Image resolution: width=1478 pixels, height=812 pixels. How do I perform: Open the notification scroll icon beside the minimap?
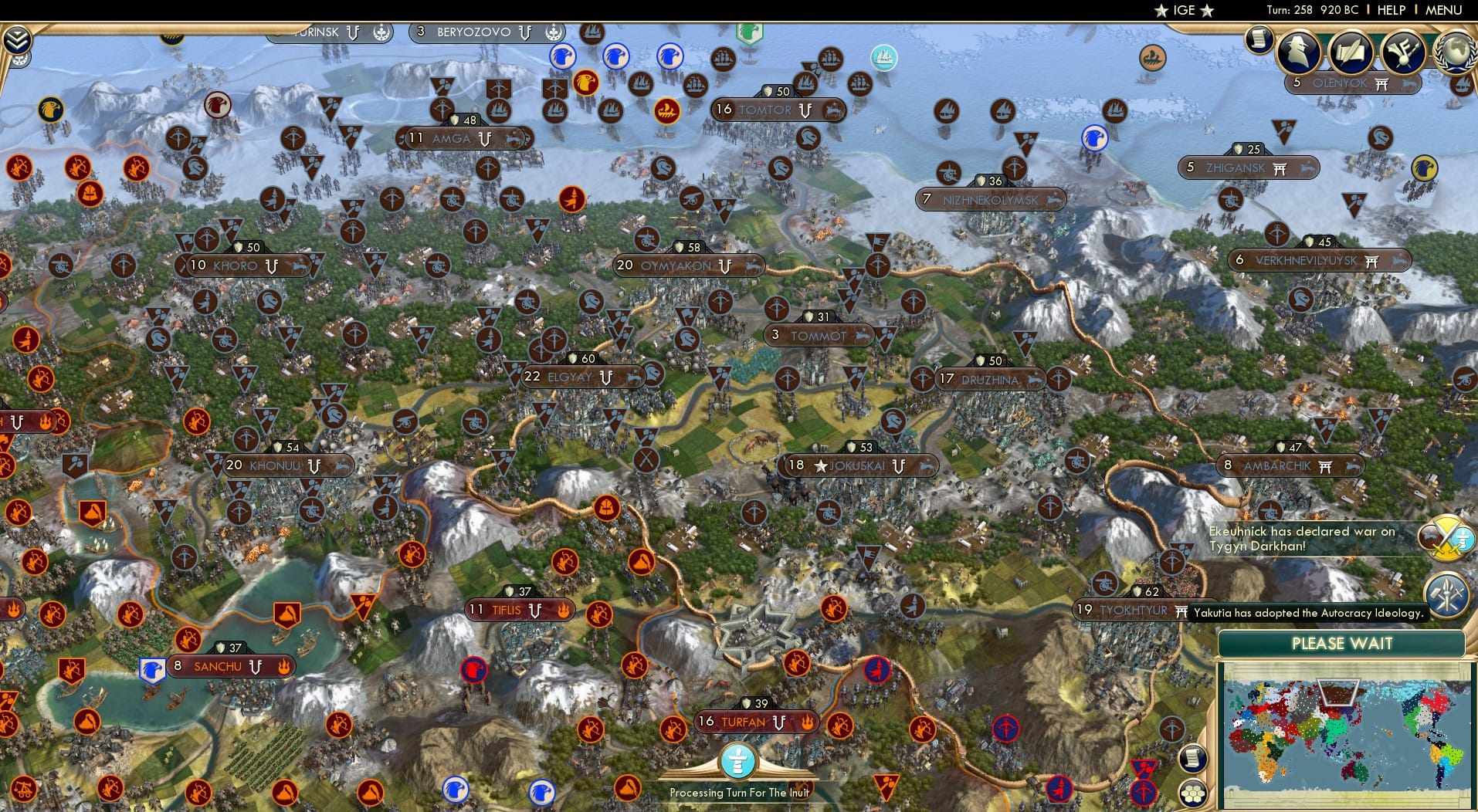pos(1193,759)
